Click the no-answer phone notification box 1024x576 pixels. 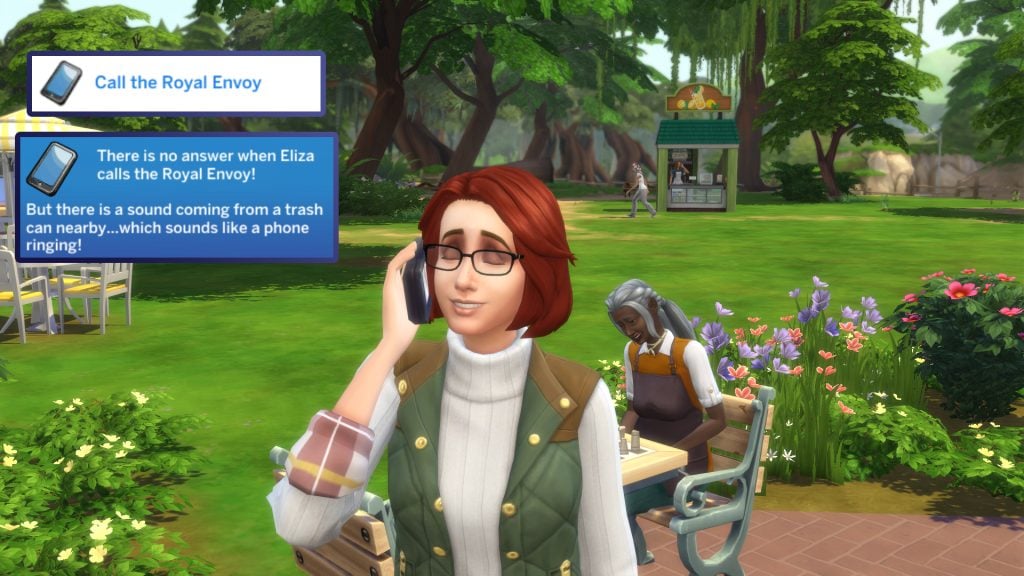point(177,198)
